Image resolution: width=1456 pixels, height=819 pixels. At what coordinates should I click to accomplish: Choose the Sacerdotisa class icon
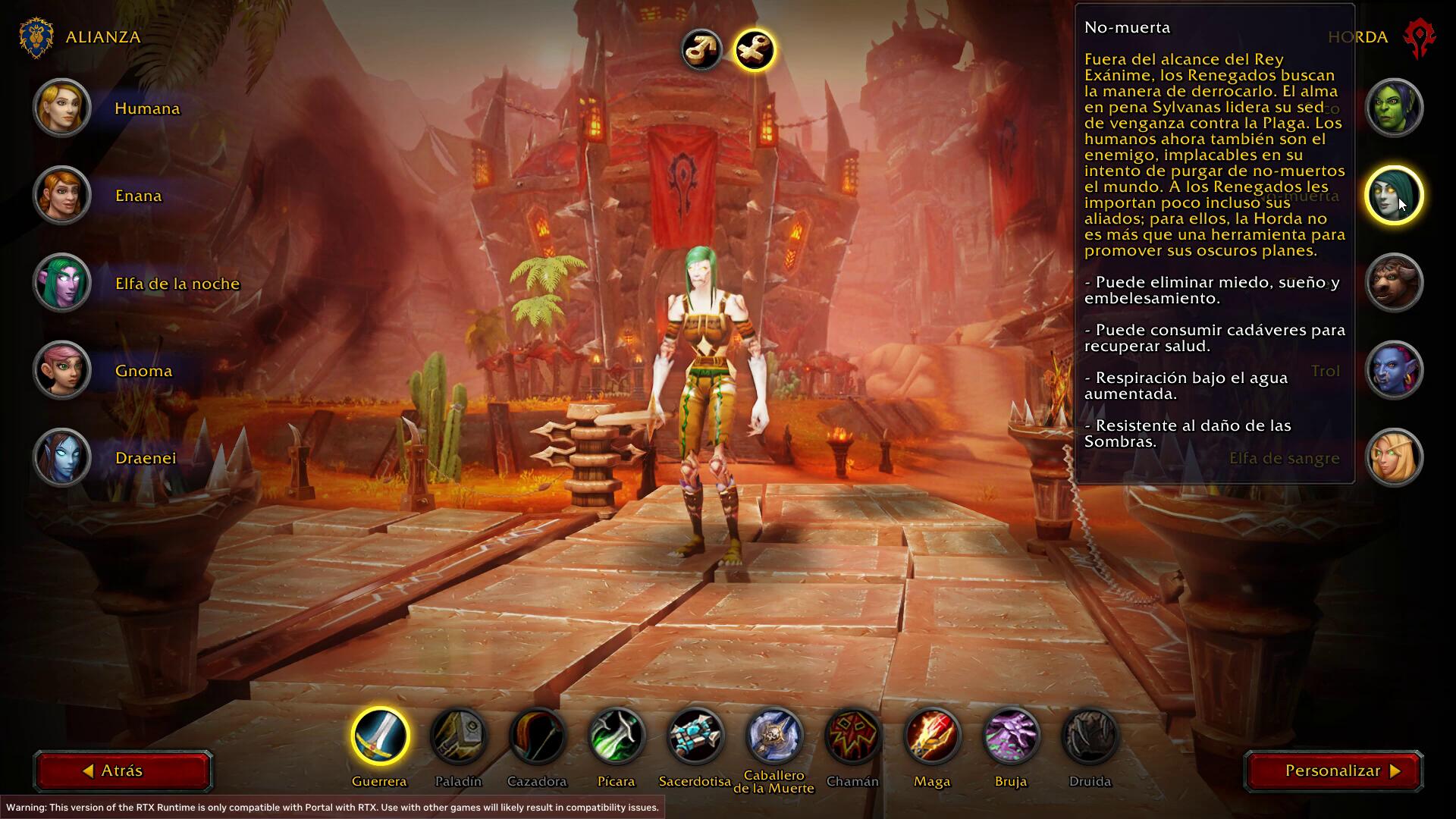[695, 736]
